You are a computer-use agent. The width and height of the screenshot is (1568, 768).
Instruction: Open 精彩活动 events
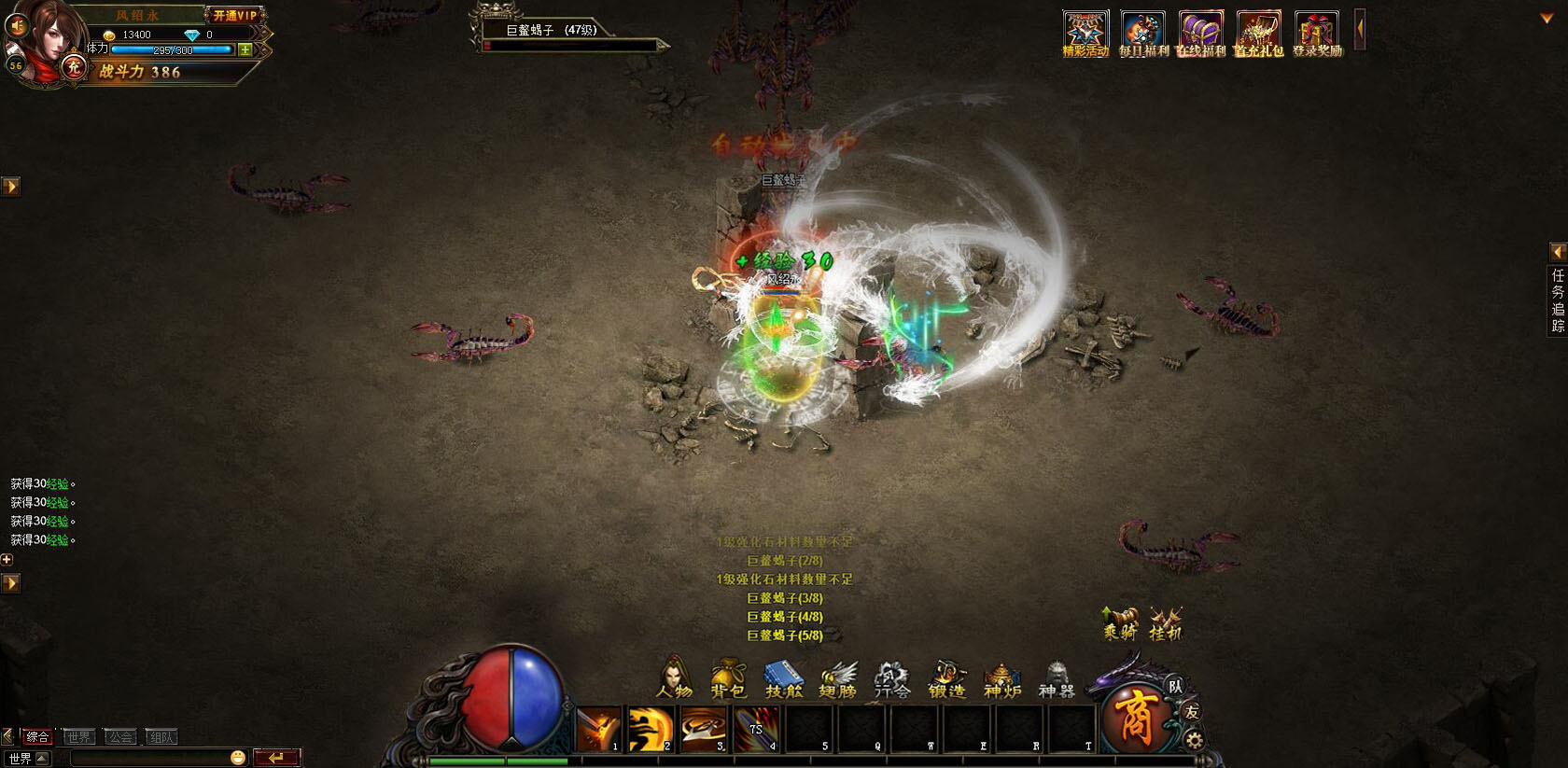(x=1085, y=35)
